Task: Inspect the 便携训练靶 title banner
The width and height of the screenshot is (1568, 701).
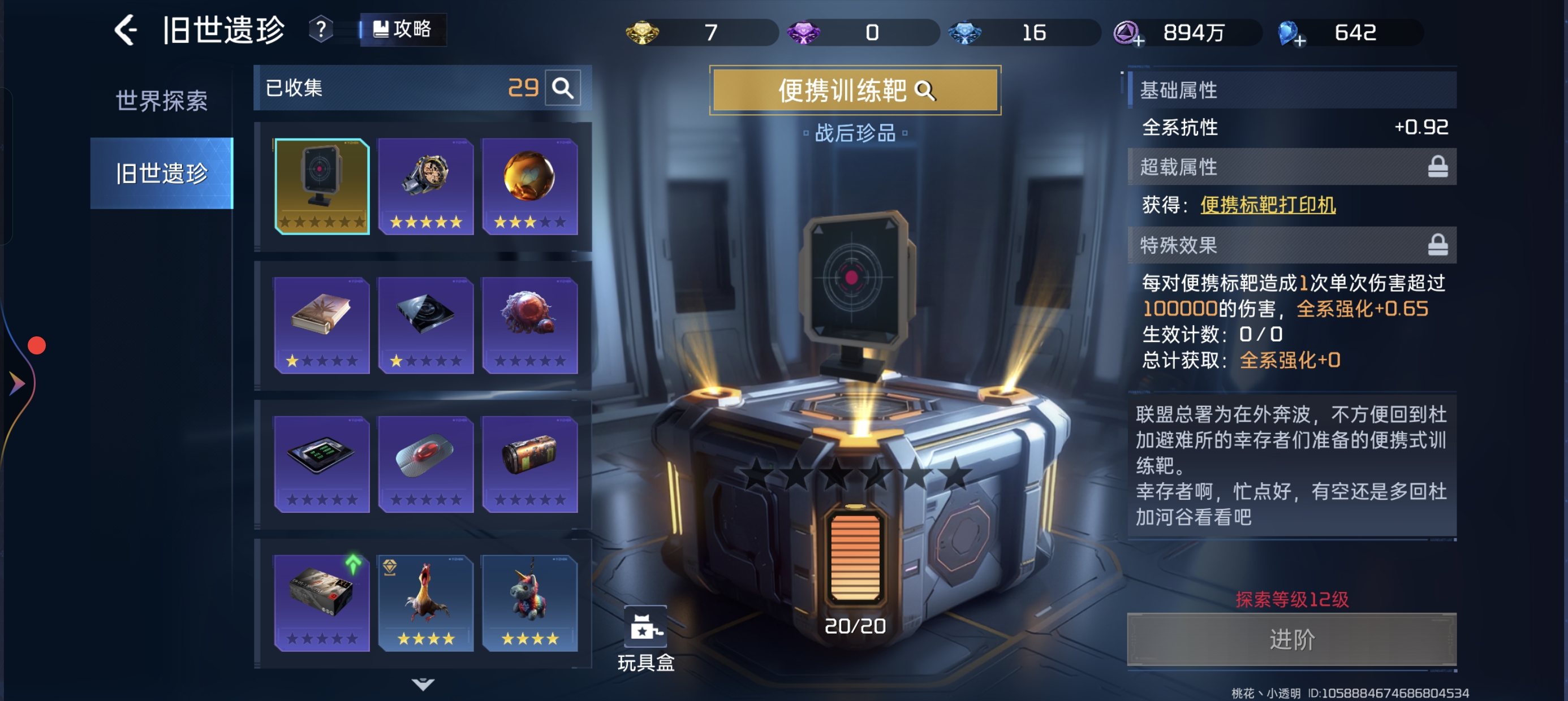Action: [855, 90]
